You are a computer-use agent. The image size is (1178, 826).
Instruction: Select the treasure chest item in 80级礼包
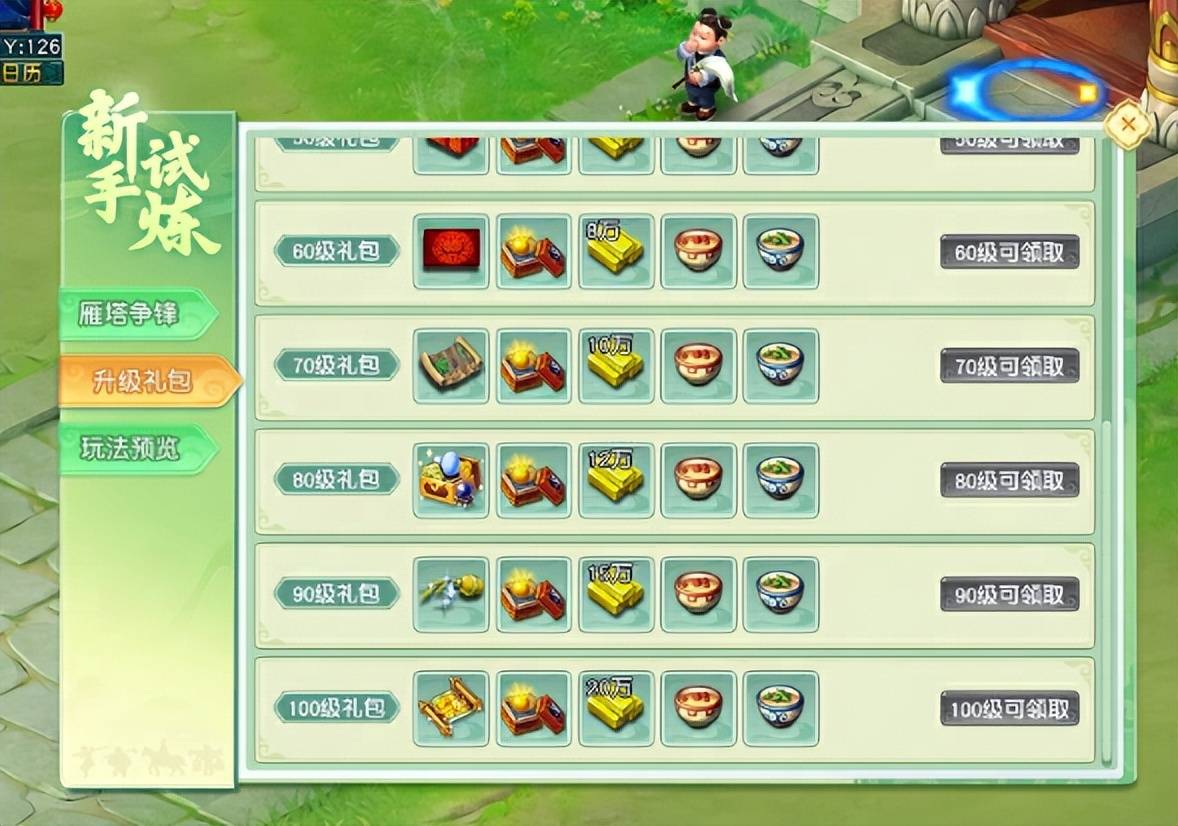(x=451, y=479)
